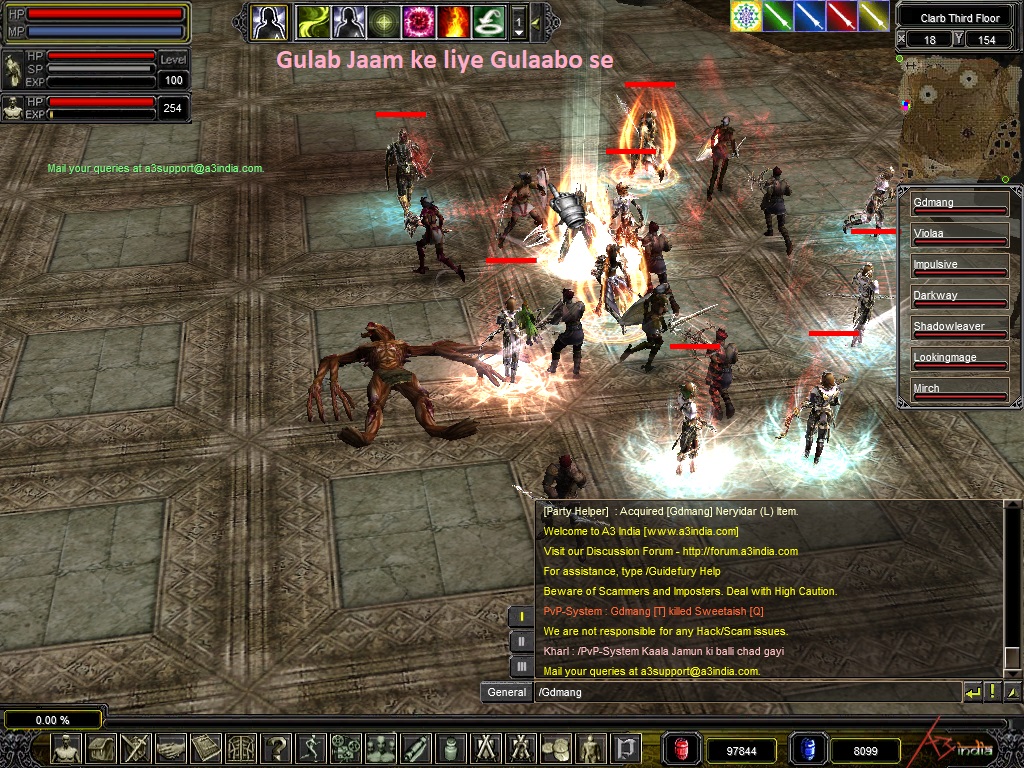Choose Shadowleaver in the party list

pyautogui.click(x=959, y=328)
